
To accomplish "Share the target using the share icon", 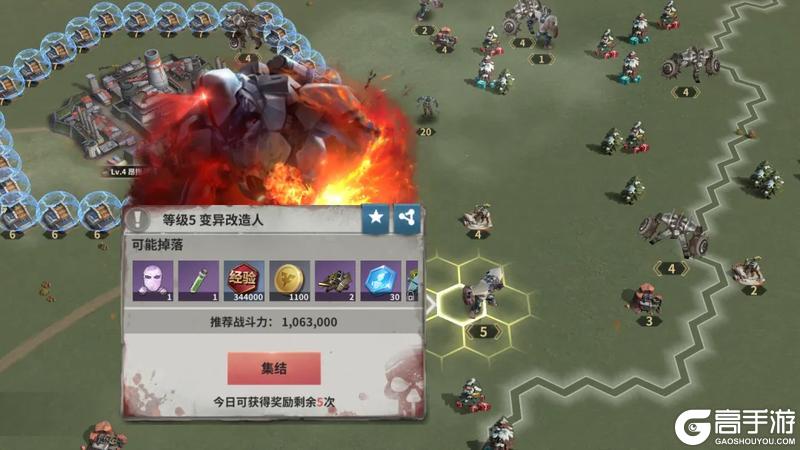I will [x=407, y=219].
